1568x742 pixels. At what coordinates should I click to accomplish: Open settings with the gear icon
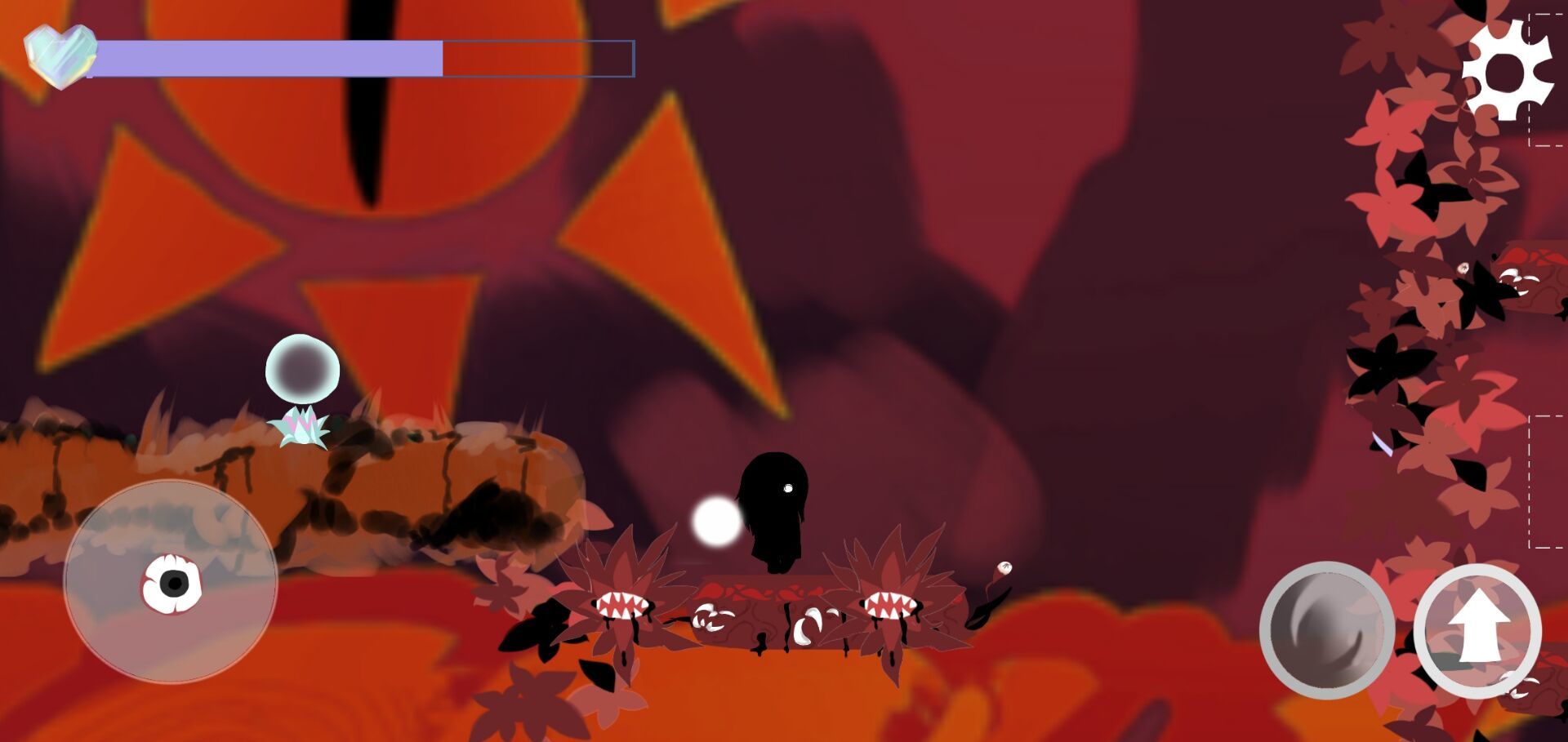point(1506,71)
